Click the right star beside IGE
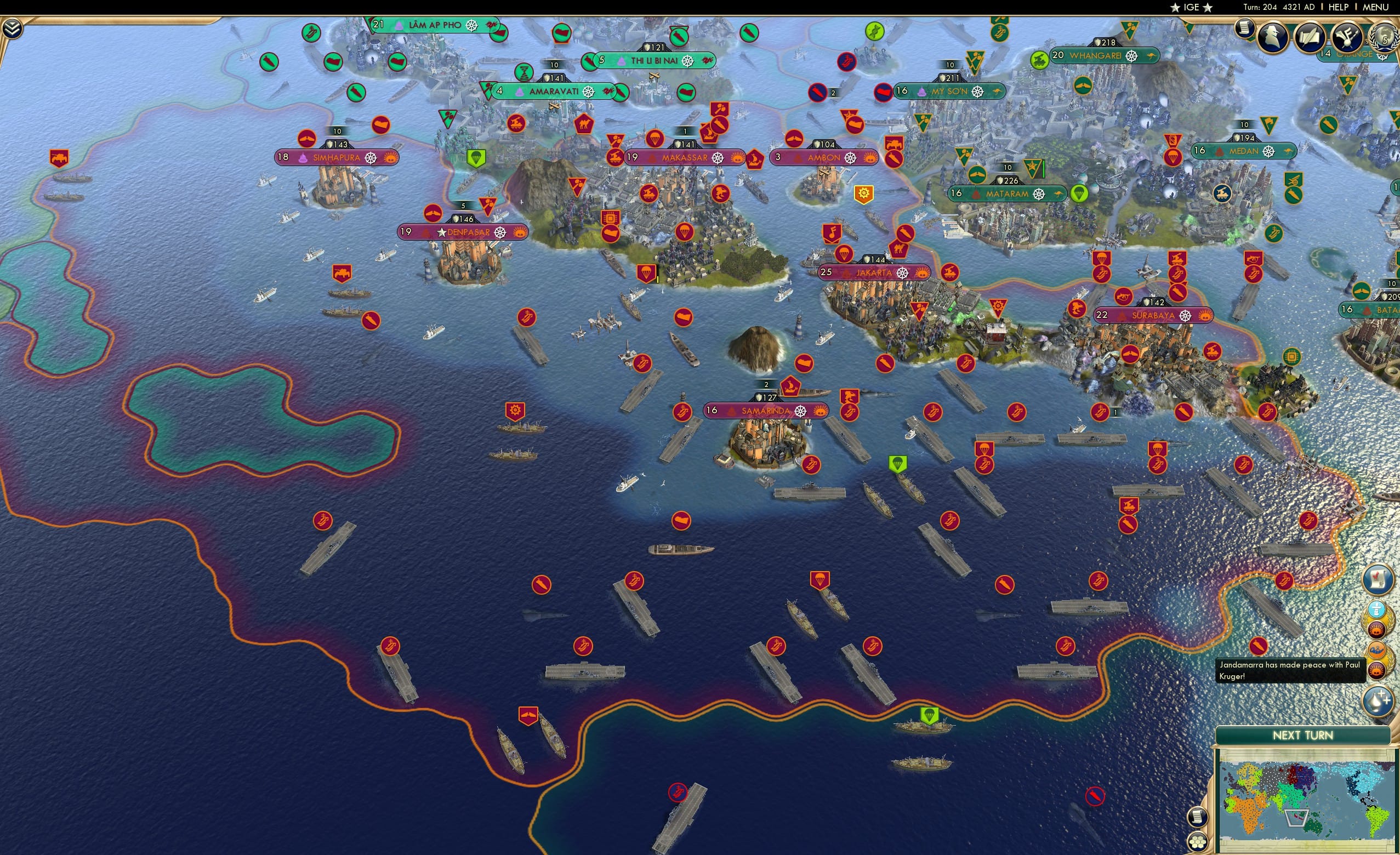1400x855 pixels. tap(1208, 8)
